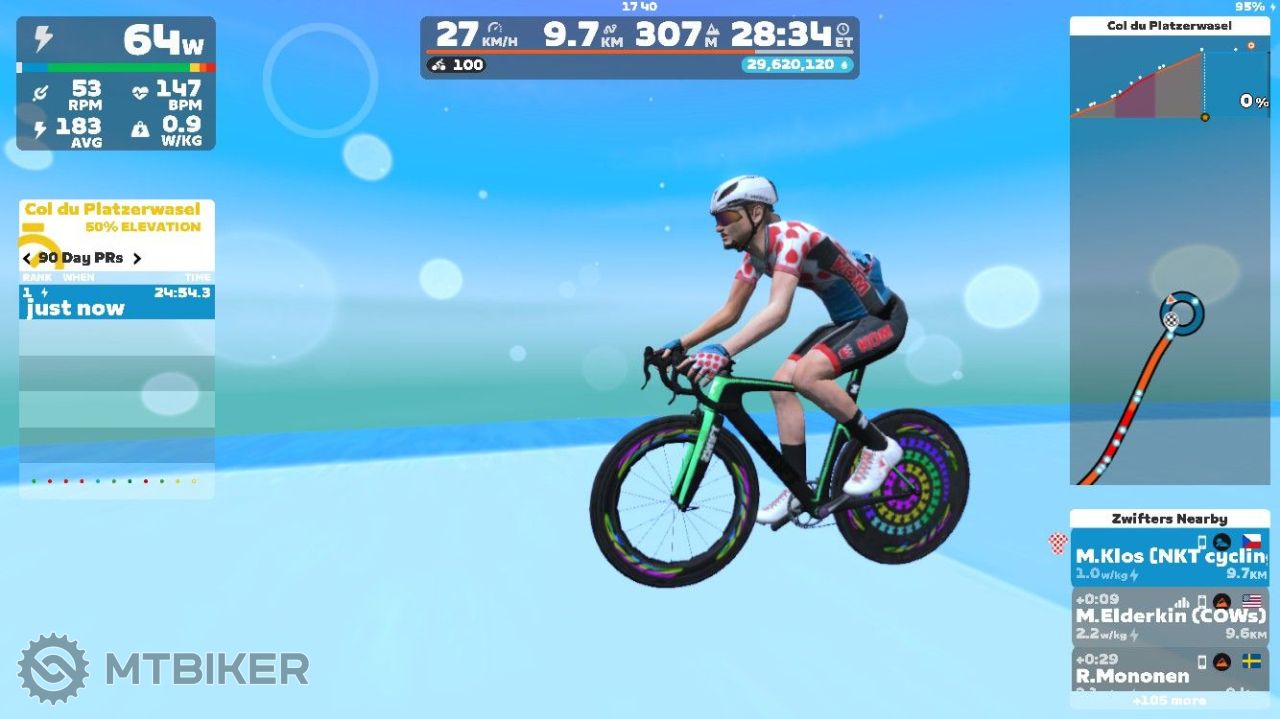
Task: Show next leaderboard after 90 Day PRs
Action: [x=137, y=258]
